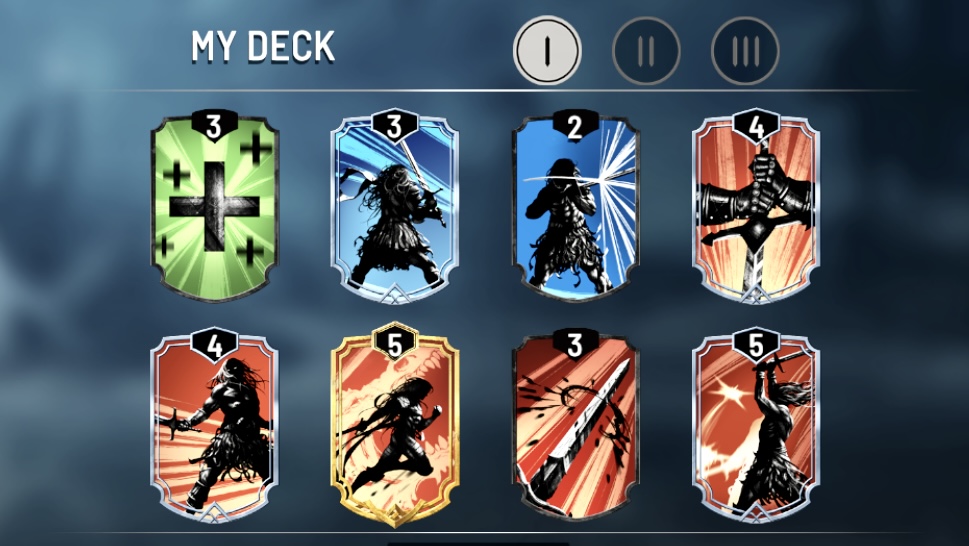Image resolution: width=969 pixels, height=546 pixels.
Task: Switch to deck slot III
Action: pyautogui.click(x=745, y=49)
